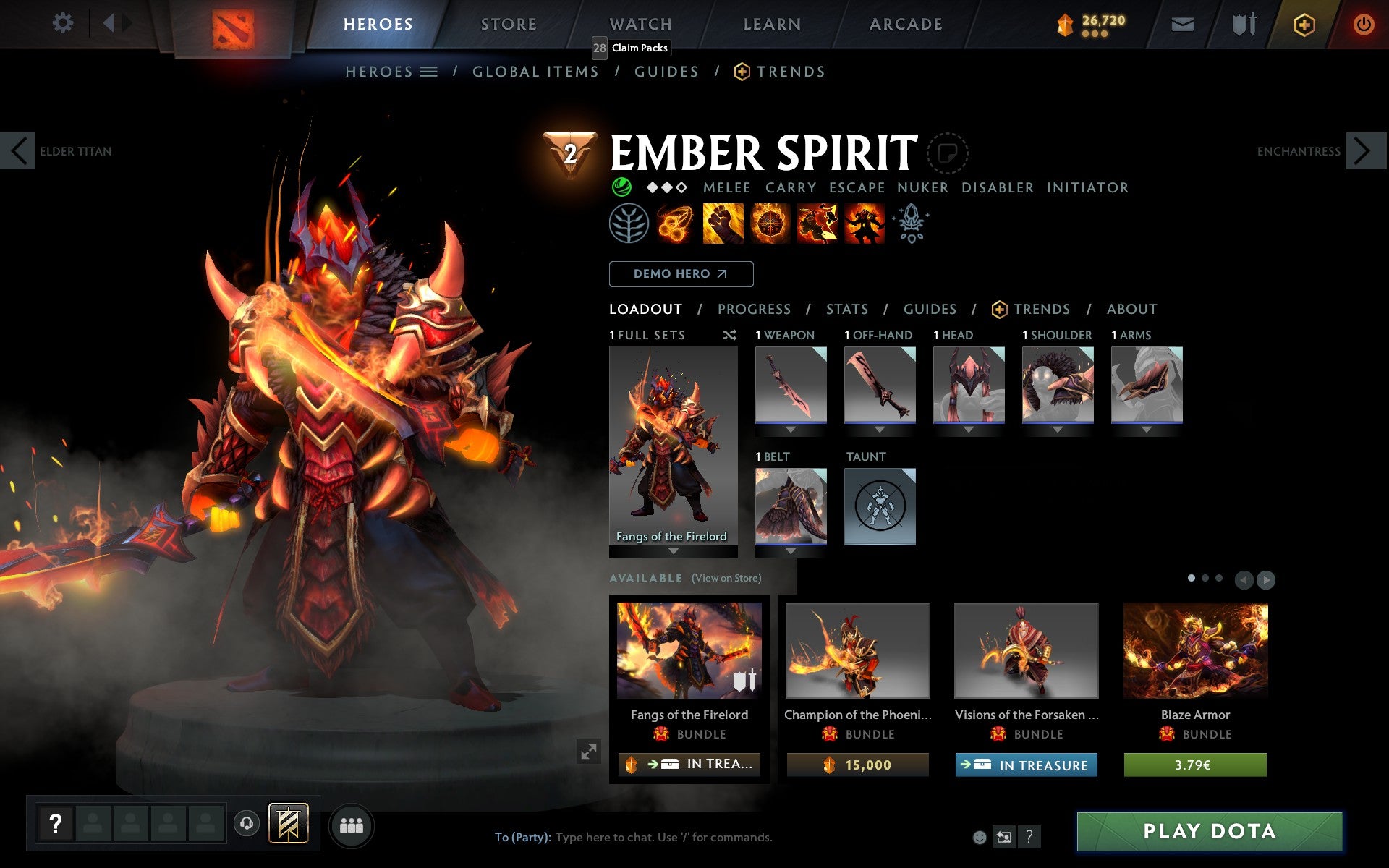This screenshot has width=1389, height=868.
Task: Expand the 1 WEAPON item dropdown
Action: click(x=791, y=429)
